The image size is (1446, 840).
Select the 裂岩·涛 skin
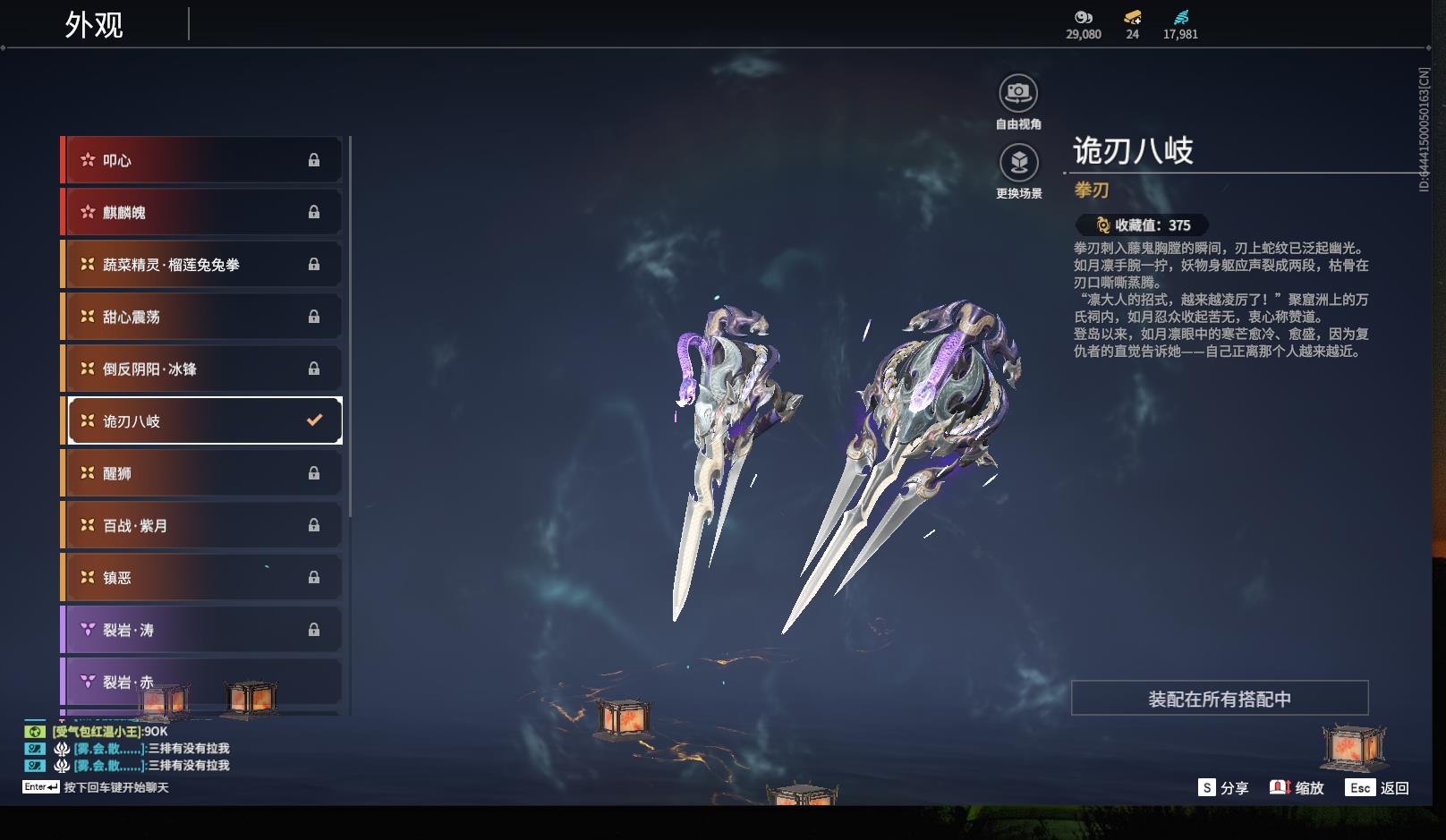[201, 630]
